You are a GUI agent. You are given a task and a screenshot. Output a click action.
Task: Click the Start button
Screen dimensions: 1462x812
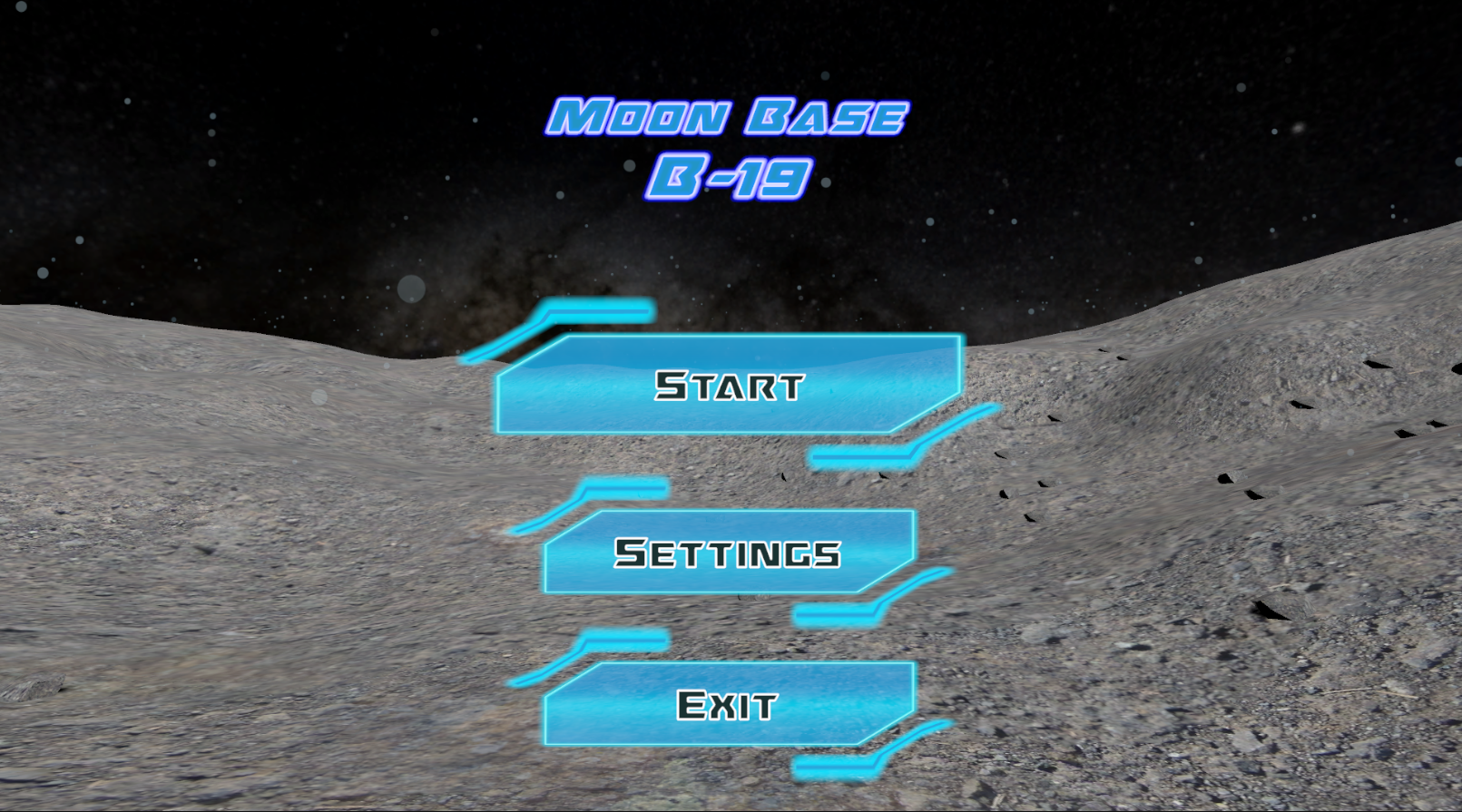729,385
